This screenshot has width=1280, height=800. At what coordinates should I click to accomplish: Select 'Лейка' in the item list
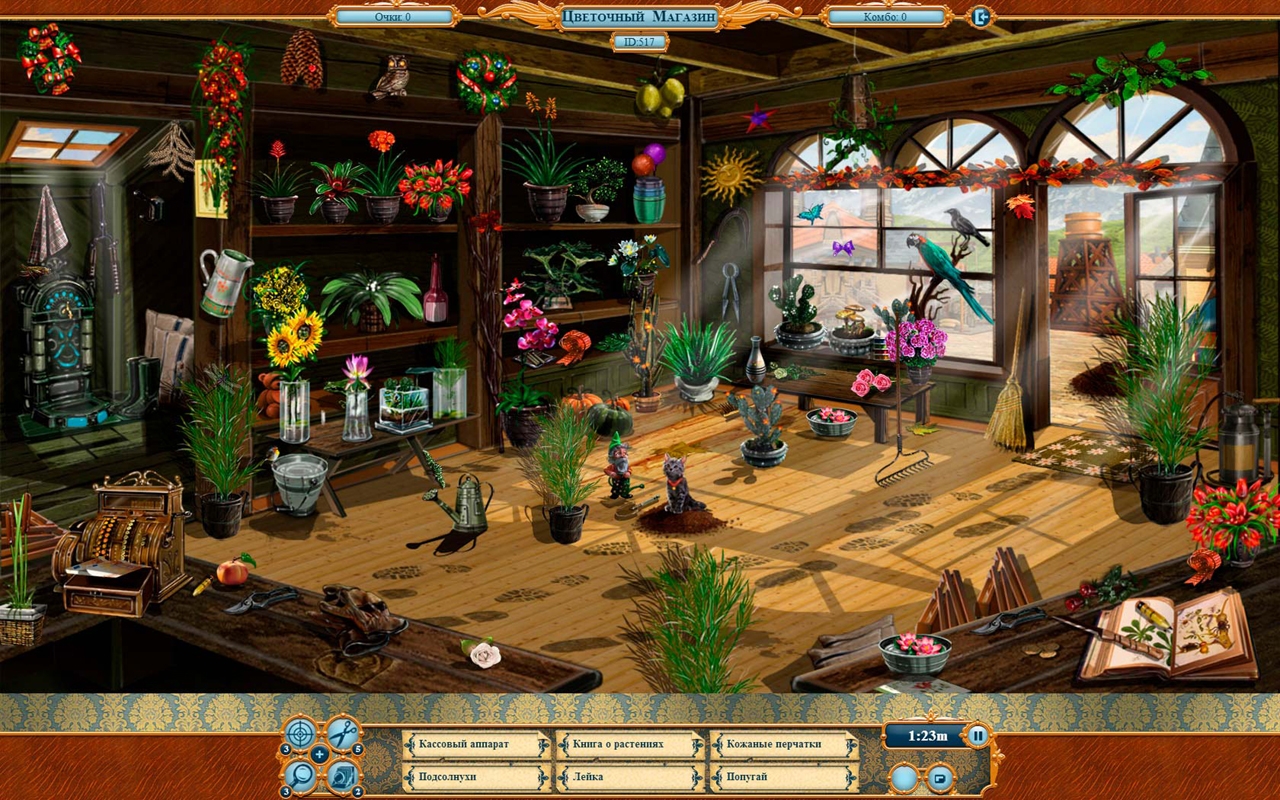coord(630,776)
